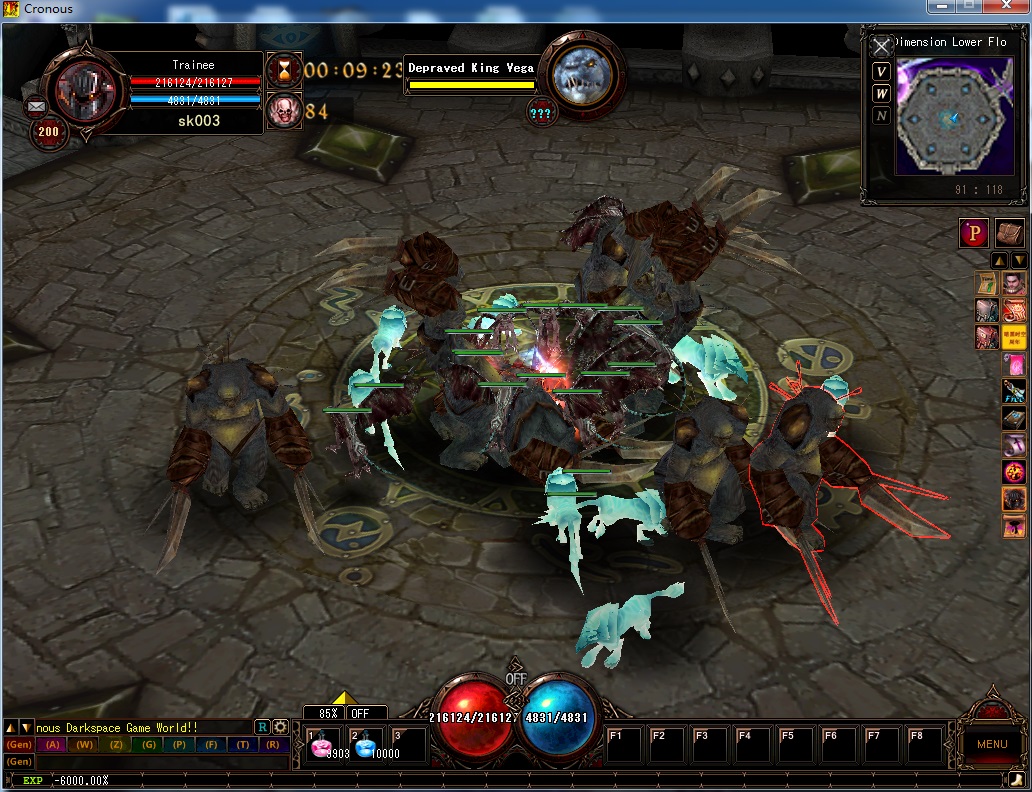Close the minimap panel with the X

(x=881, y=47)
